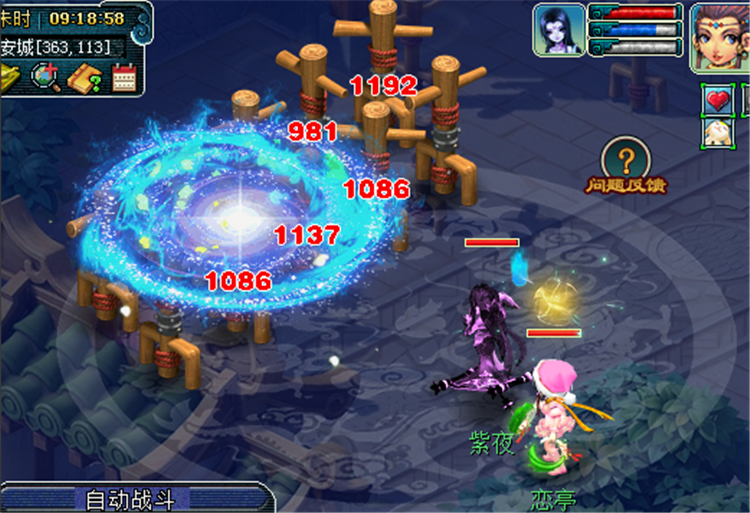This screenshot has width=750, height=513.
Task: Open the world map magnifier icon
Action: [45, 76]
